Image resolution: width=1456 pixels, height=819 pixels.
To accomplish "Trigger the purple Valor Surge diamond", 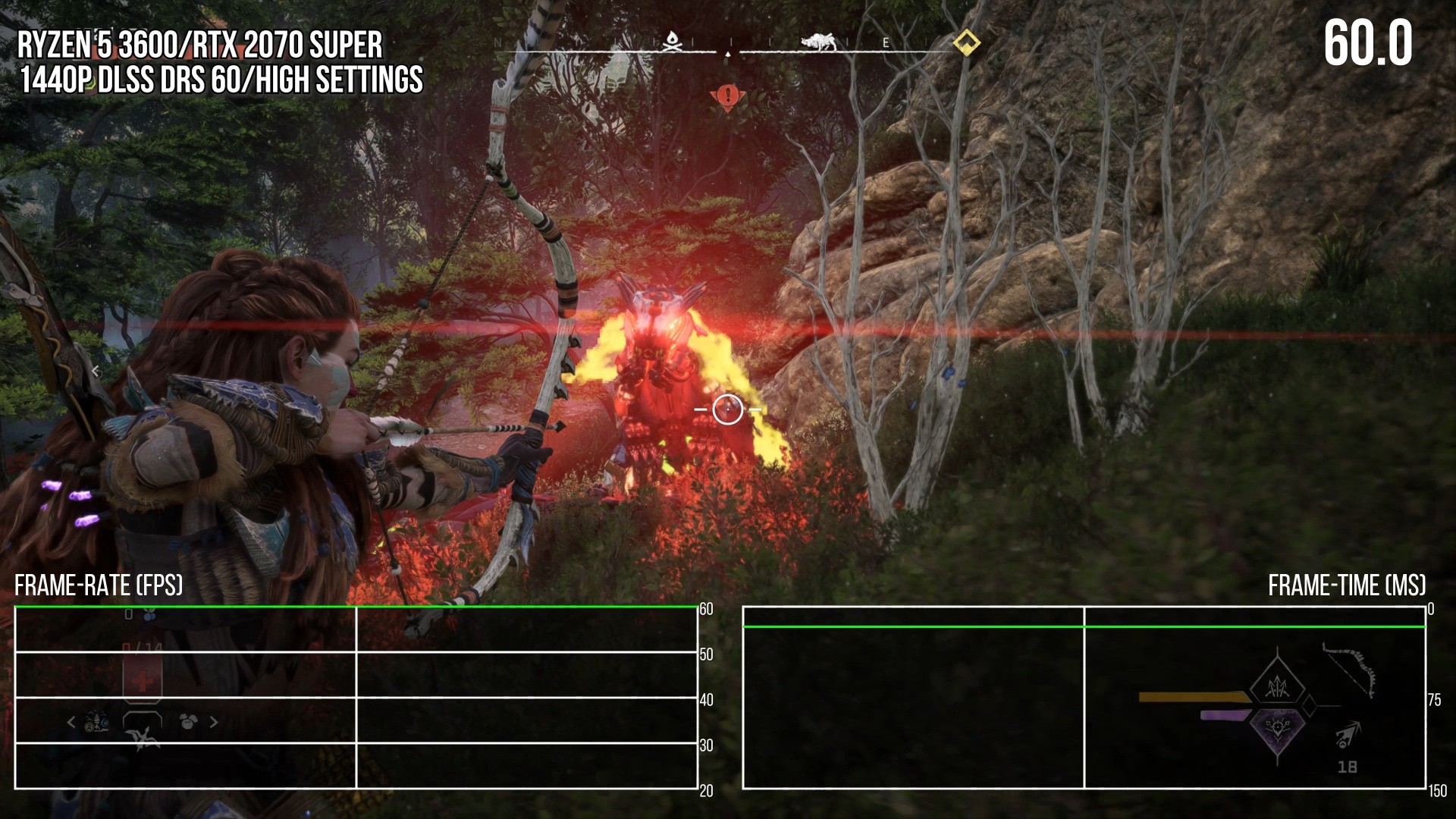I will 1279,730.
